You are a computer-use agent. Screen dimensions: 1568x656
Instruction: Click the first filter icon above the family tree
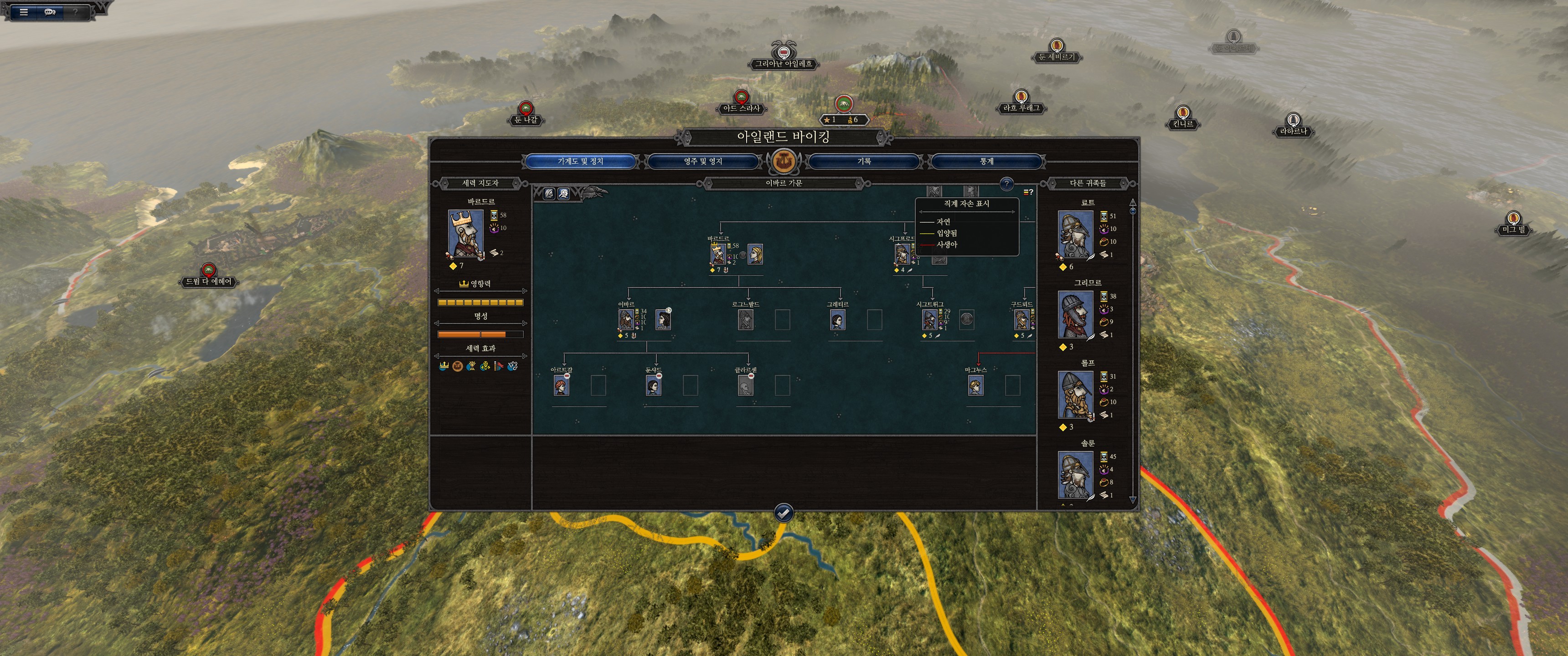(x=548, y=194)
